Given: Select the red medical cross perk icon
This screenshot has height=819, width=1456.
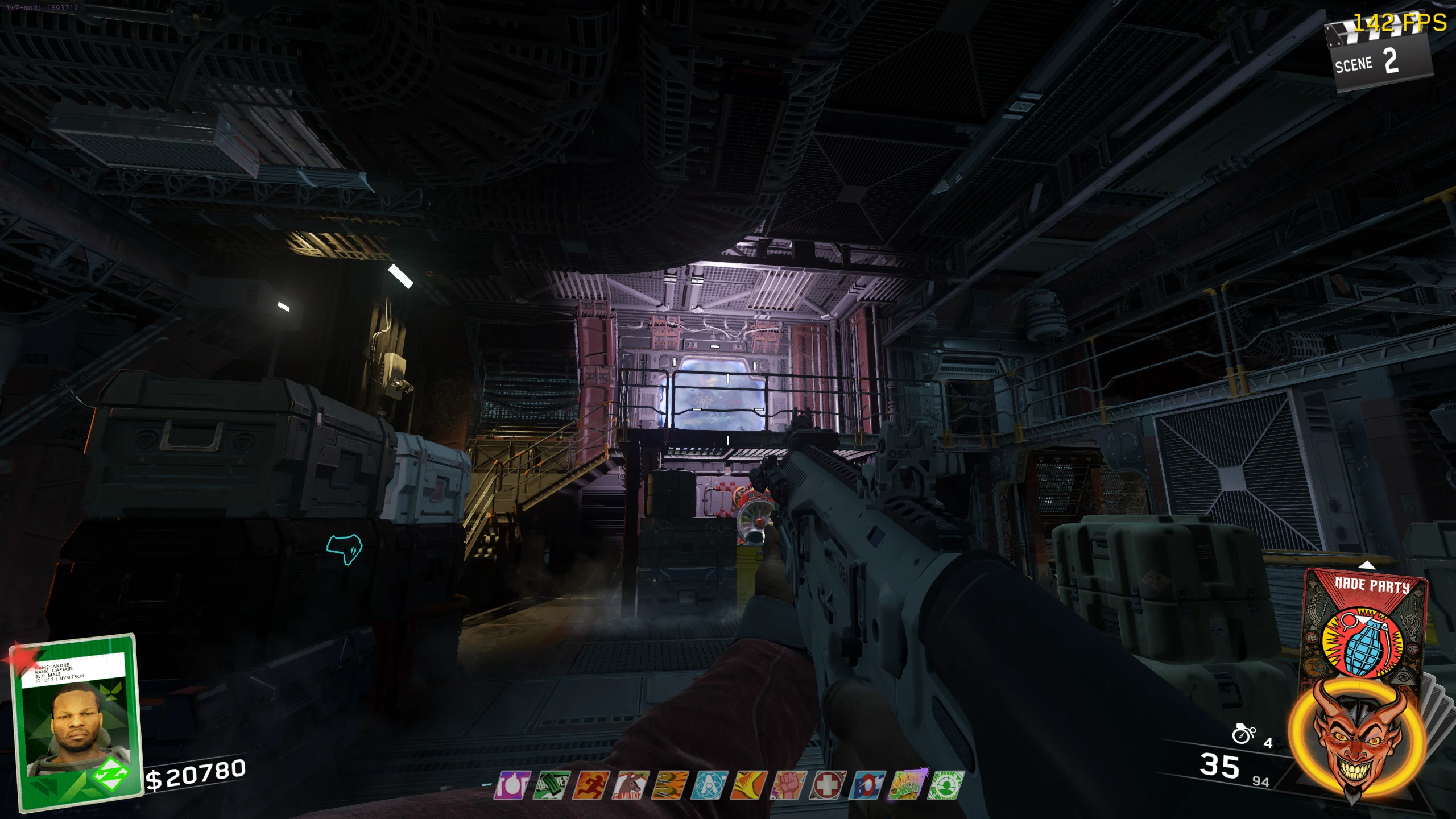Looking at the screenshot, I should pos(828,785).
